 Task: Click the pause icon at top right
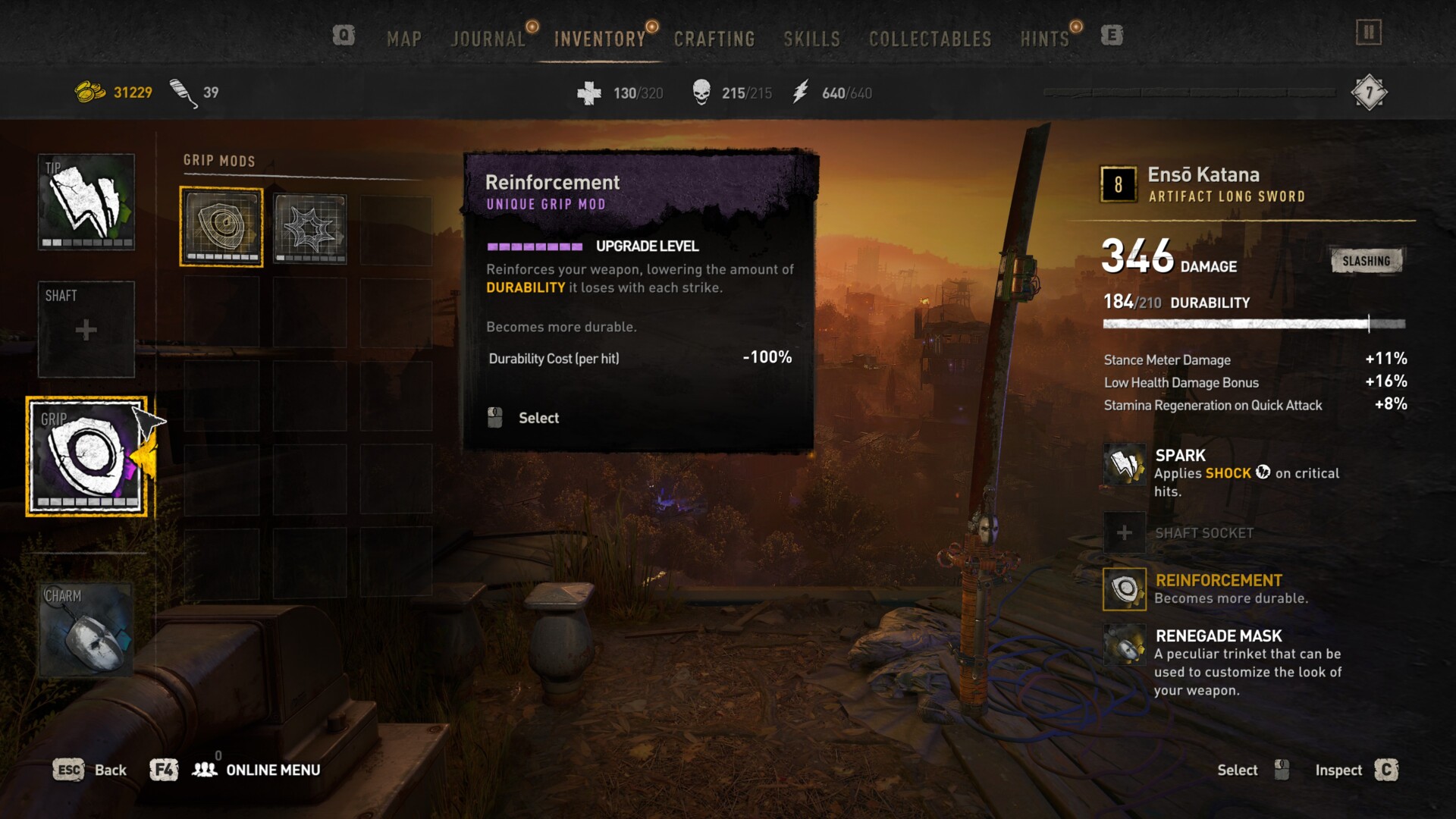1369,33
